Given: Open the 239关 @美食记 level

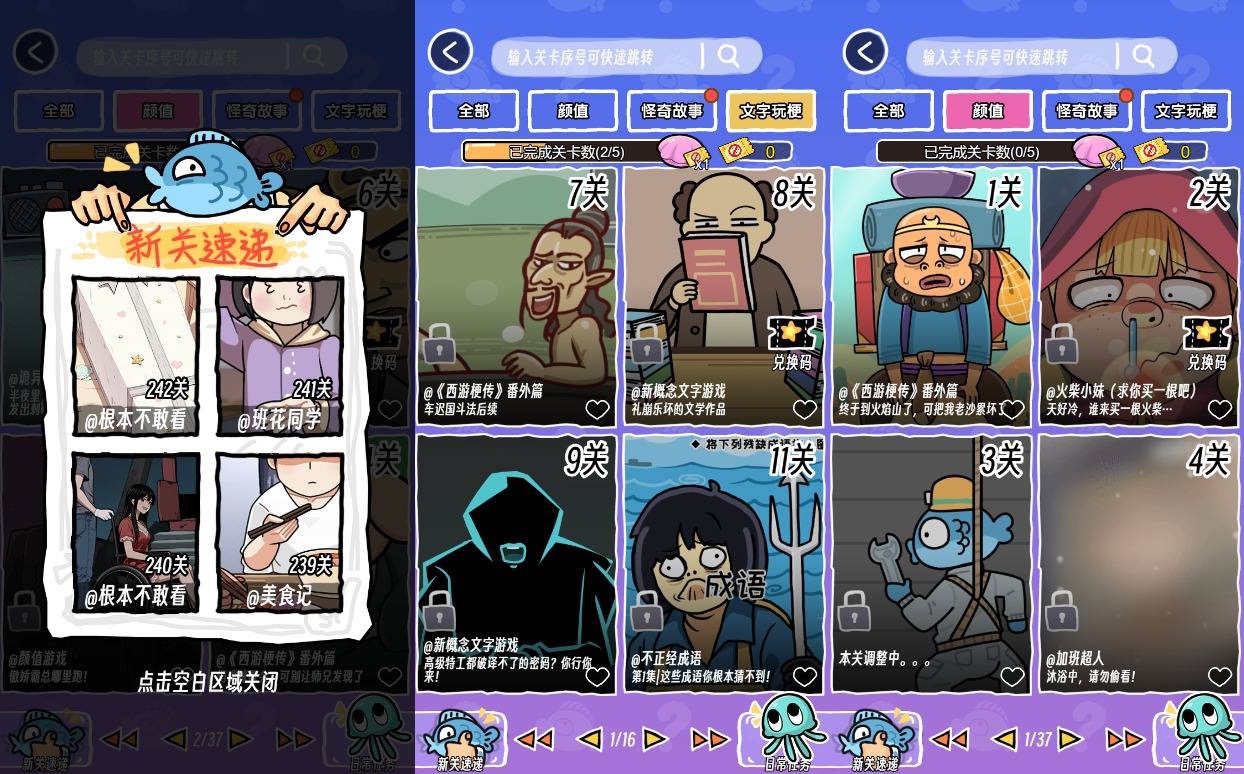Looking at the screenshot, I should pos(280,530).
